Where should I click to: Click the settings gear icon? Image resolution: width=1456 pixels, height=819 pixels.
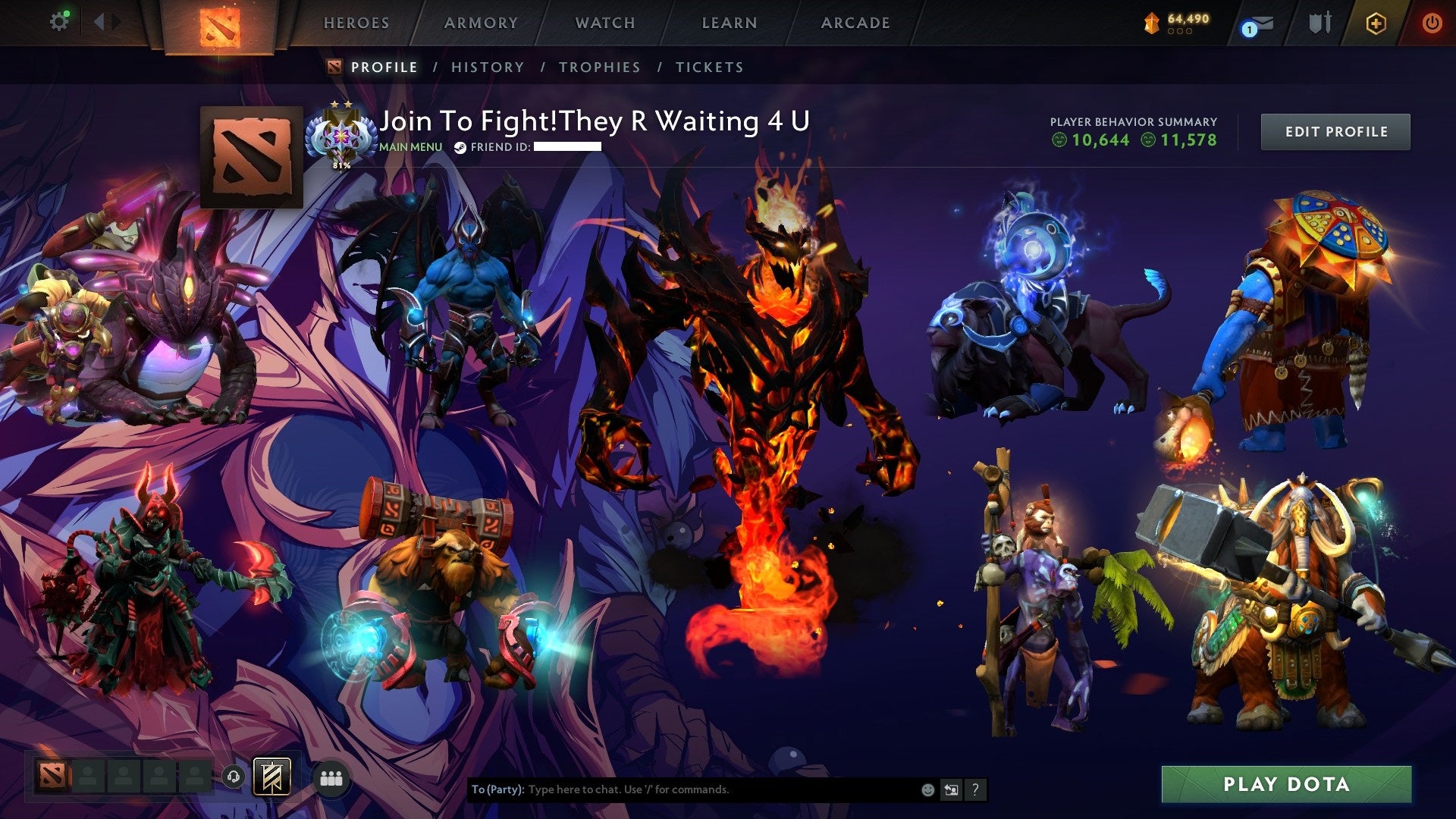[59, 20]
